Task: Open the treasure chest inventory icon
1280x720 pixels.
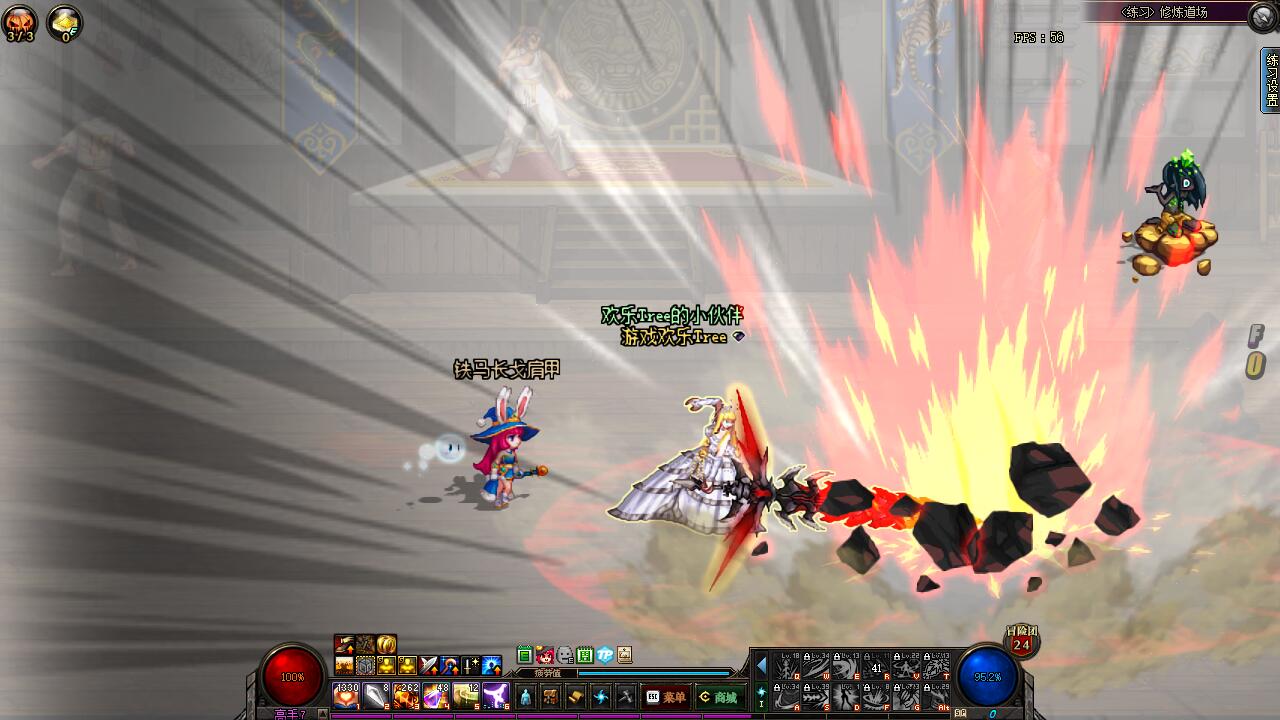Action: pyautogui.click(x=551, y=697)
